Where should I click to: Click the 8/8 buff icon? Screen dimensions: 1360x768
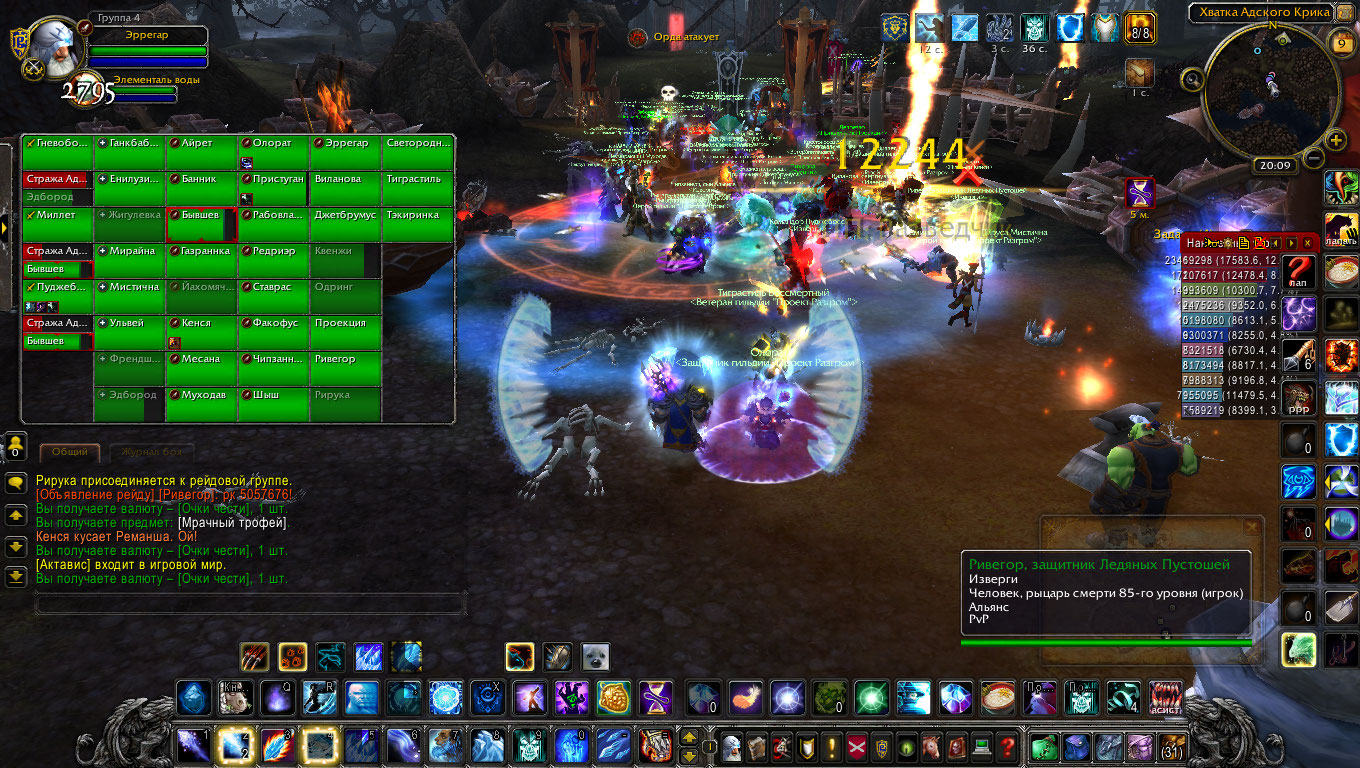1140,29
